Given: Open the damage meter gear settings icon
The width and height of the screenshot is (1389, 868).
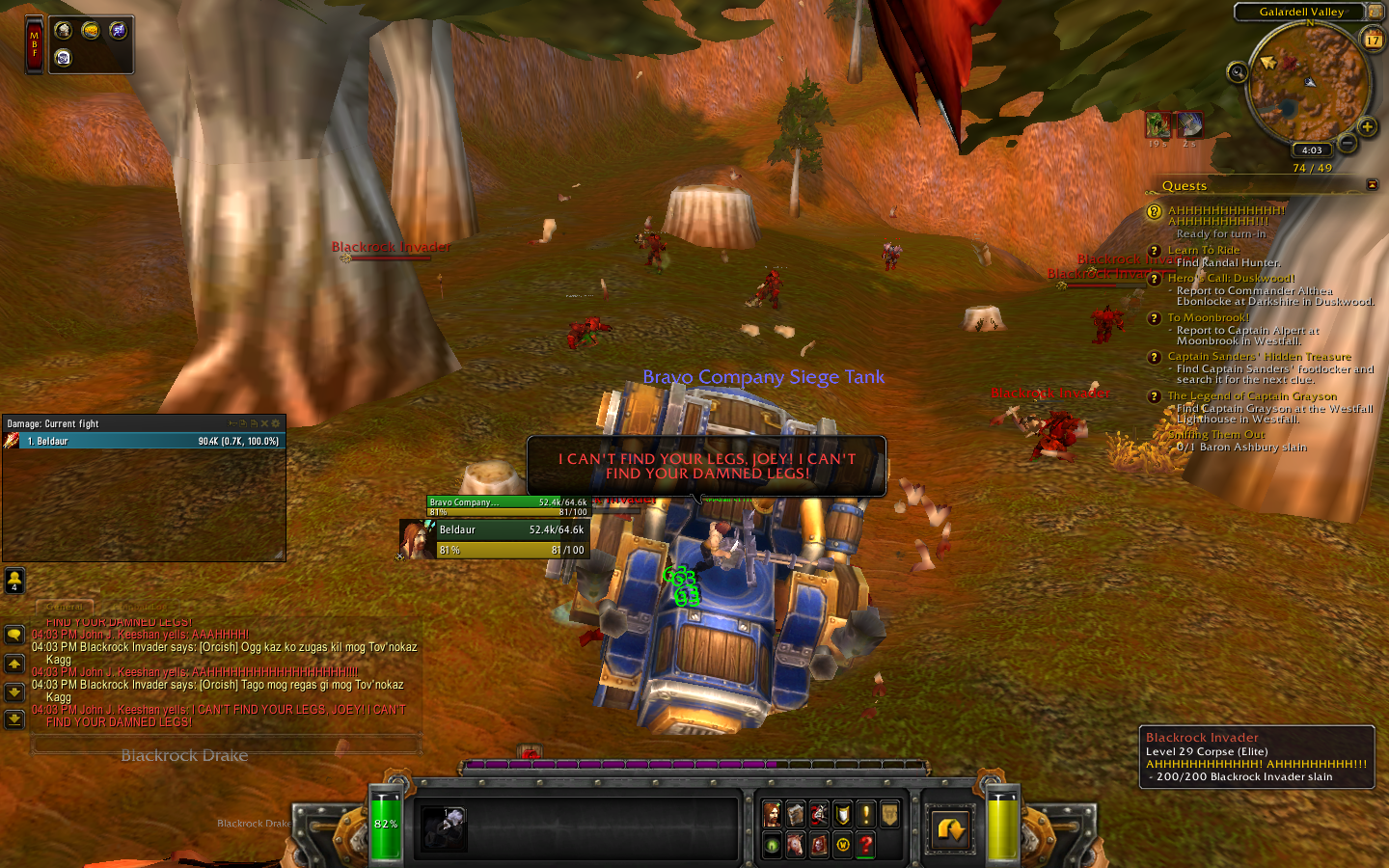Looking at the screenshot, I should [274, 423].
